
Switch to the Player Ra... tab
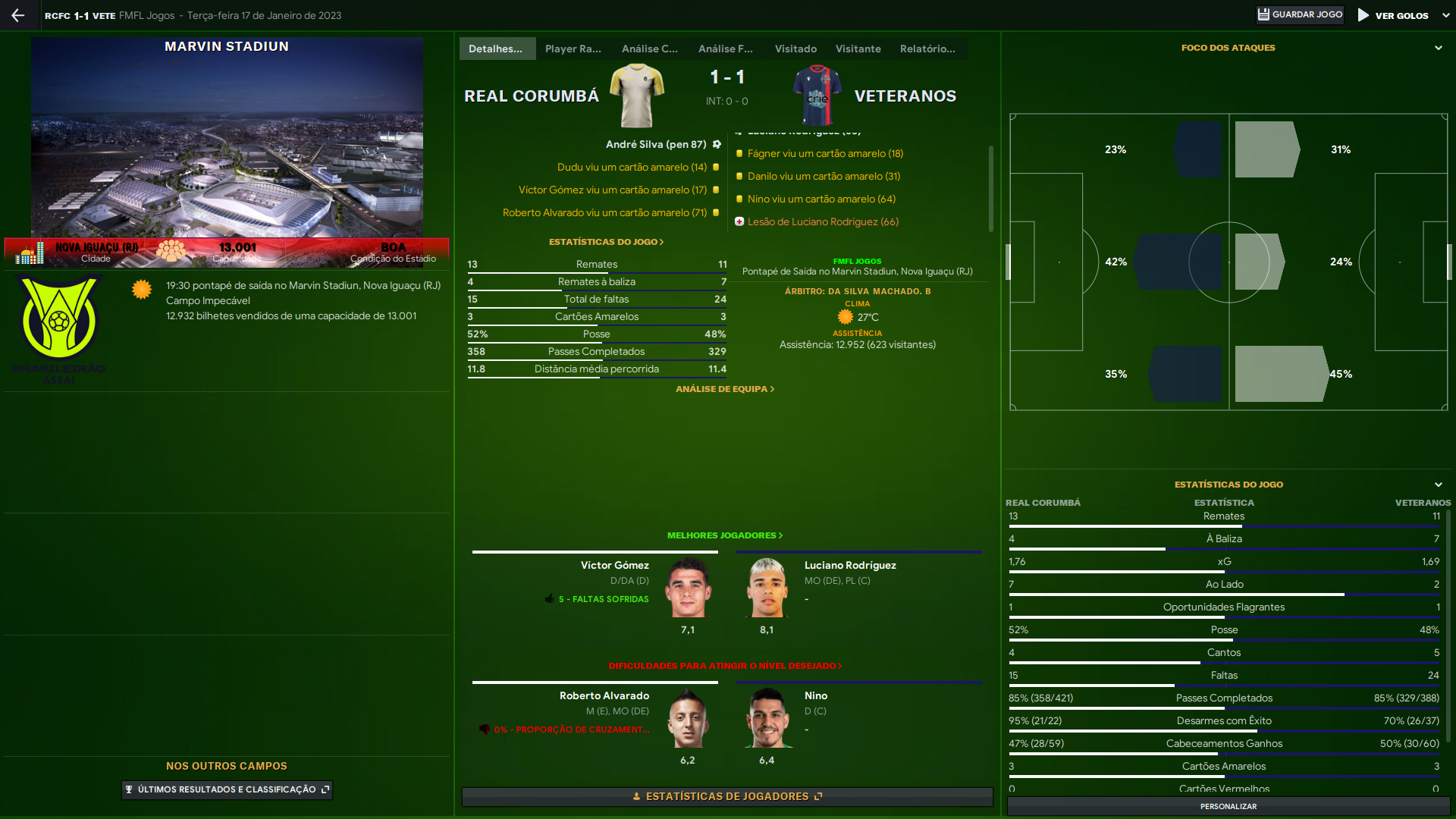573,49
